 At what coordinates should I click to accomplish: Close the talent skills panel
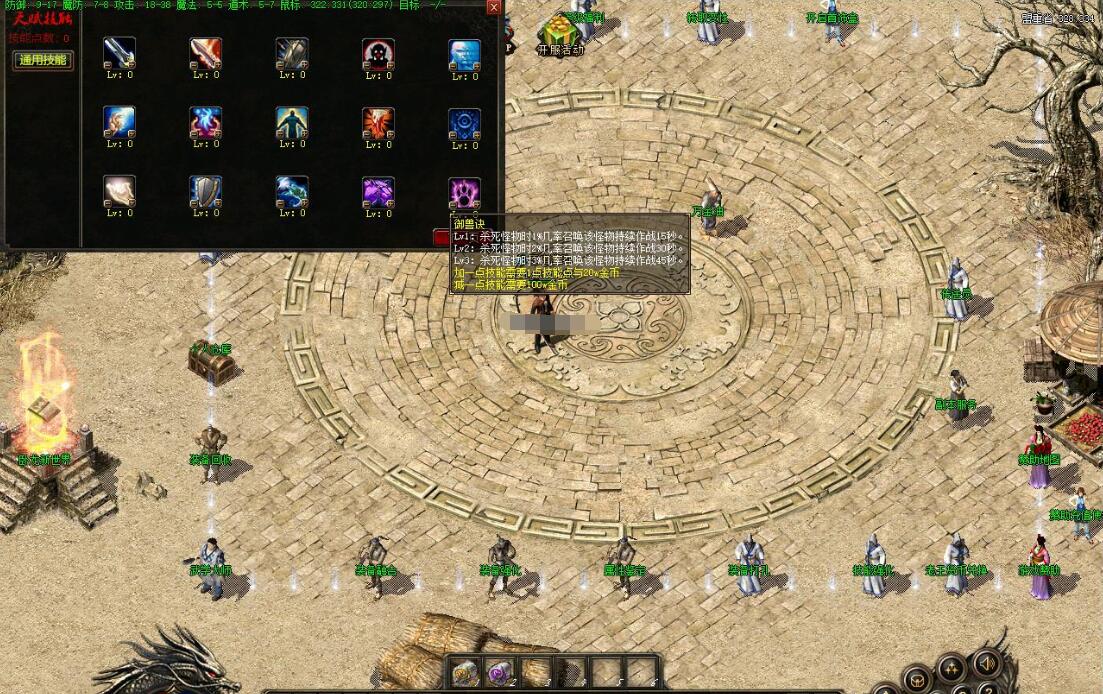click(x=493, y=7)
